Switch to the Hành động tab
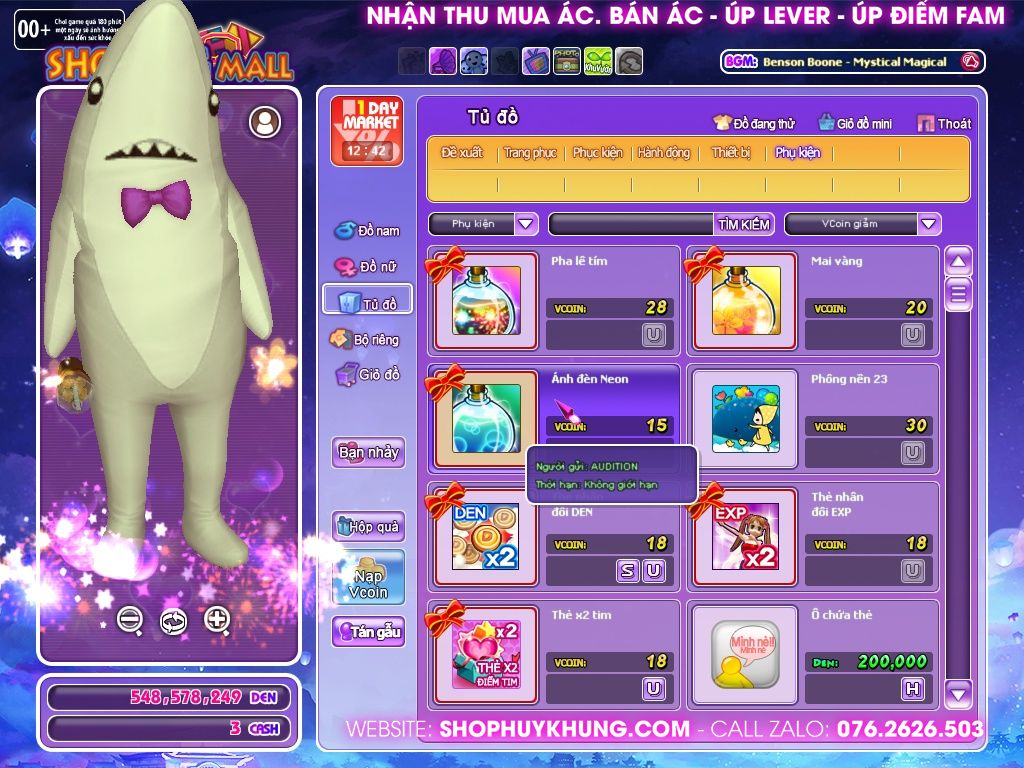 click(664, 153)
